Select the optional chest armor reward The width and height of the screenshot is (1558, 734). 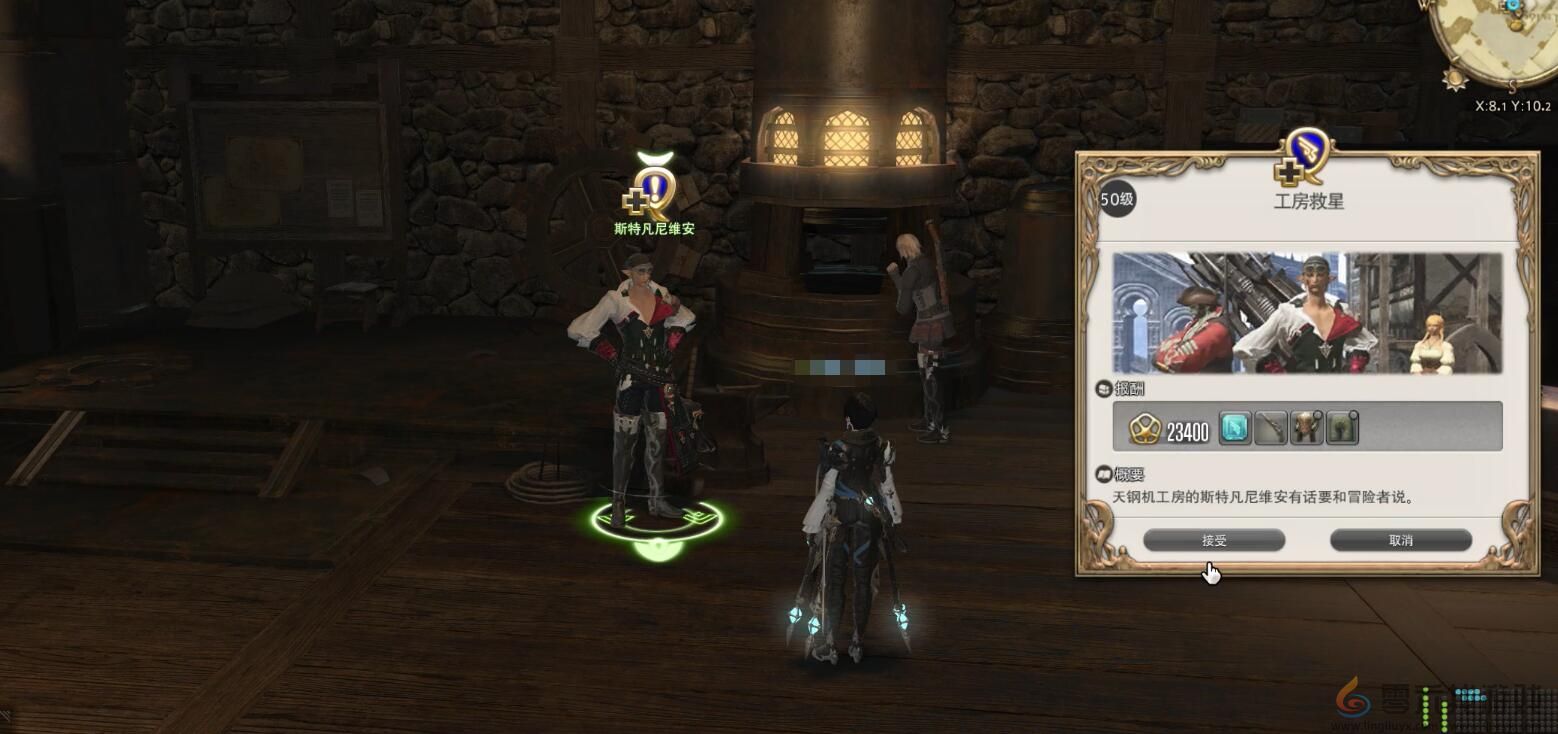(1305, 428)
